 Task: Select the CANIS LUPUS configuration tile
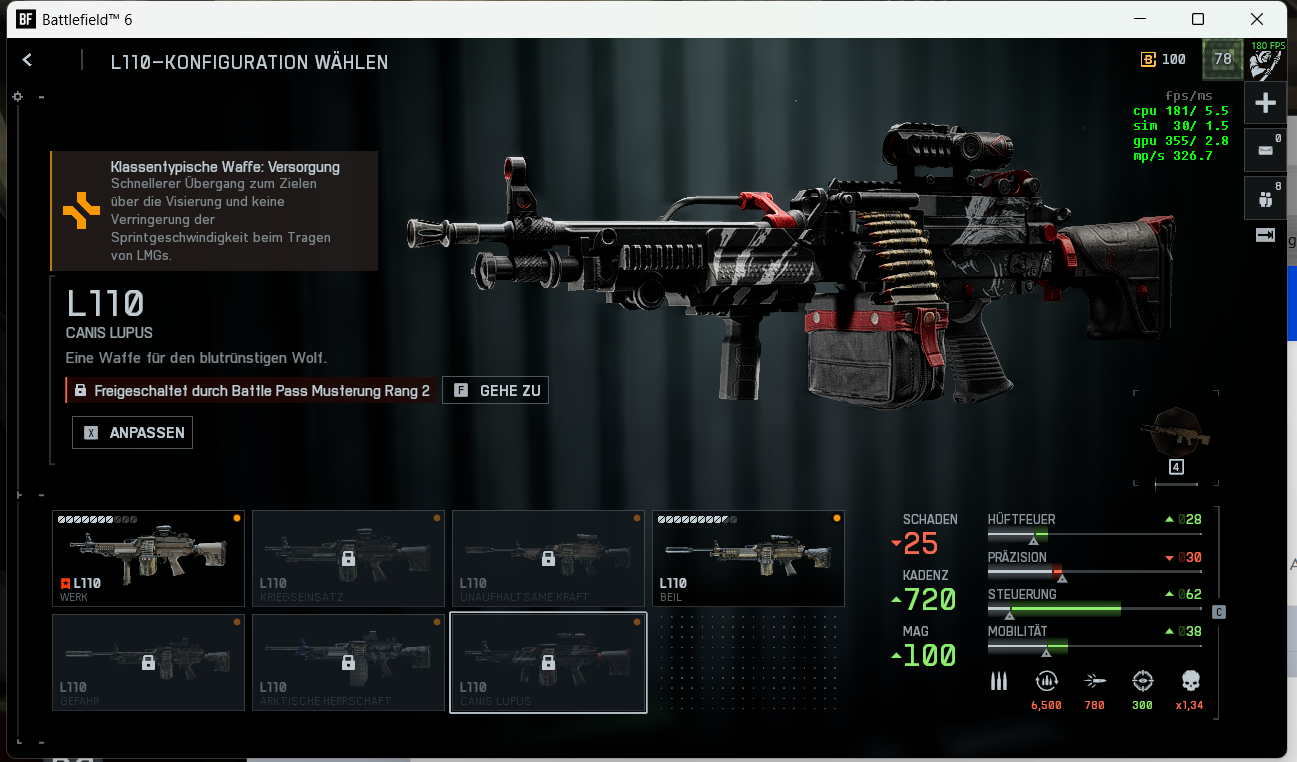548,662
